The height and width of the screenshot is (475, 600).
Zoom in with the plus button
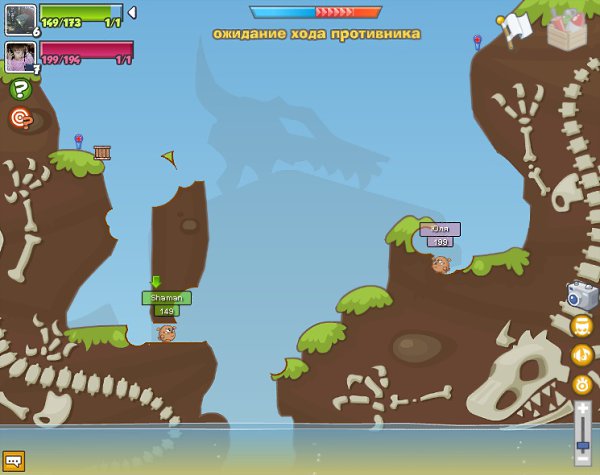(x=582, y=408)
